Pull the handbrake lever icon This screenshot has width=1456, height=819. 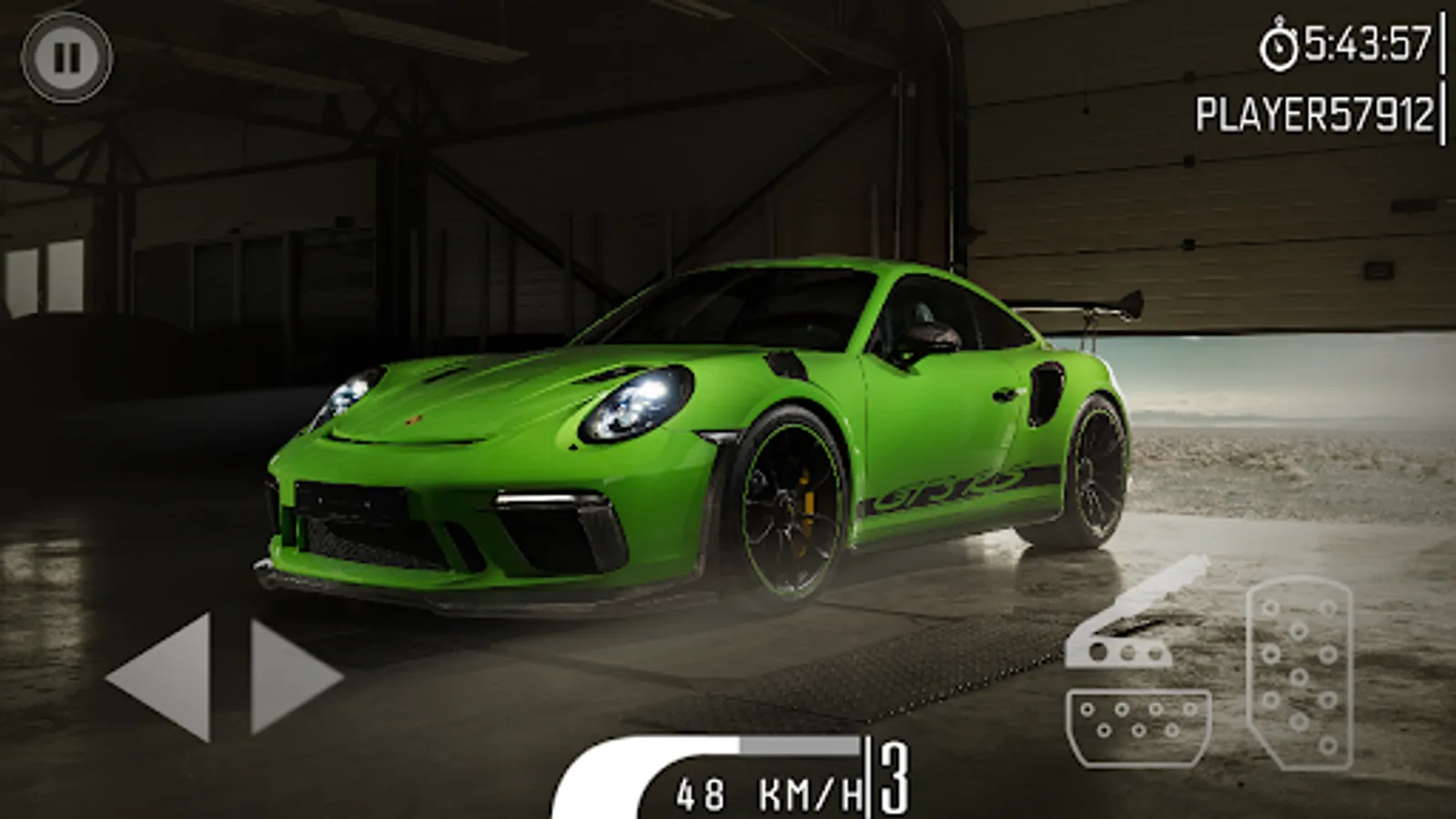tap(1135, 617)
